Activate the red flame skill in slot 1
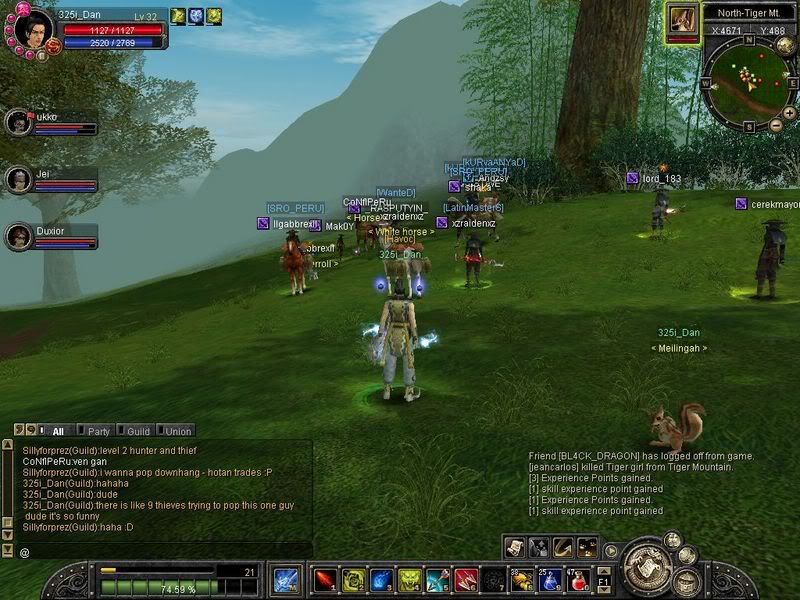Screen dimensions: 800x600 coord(326,579)
